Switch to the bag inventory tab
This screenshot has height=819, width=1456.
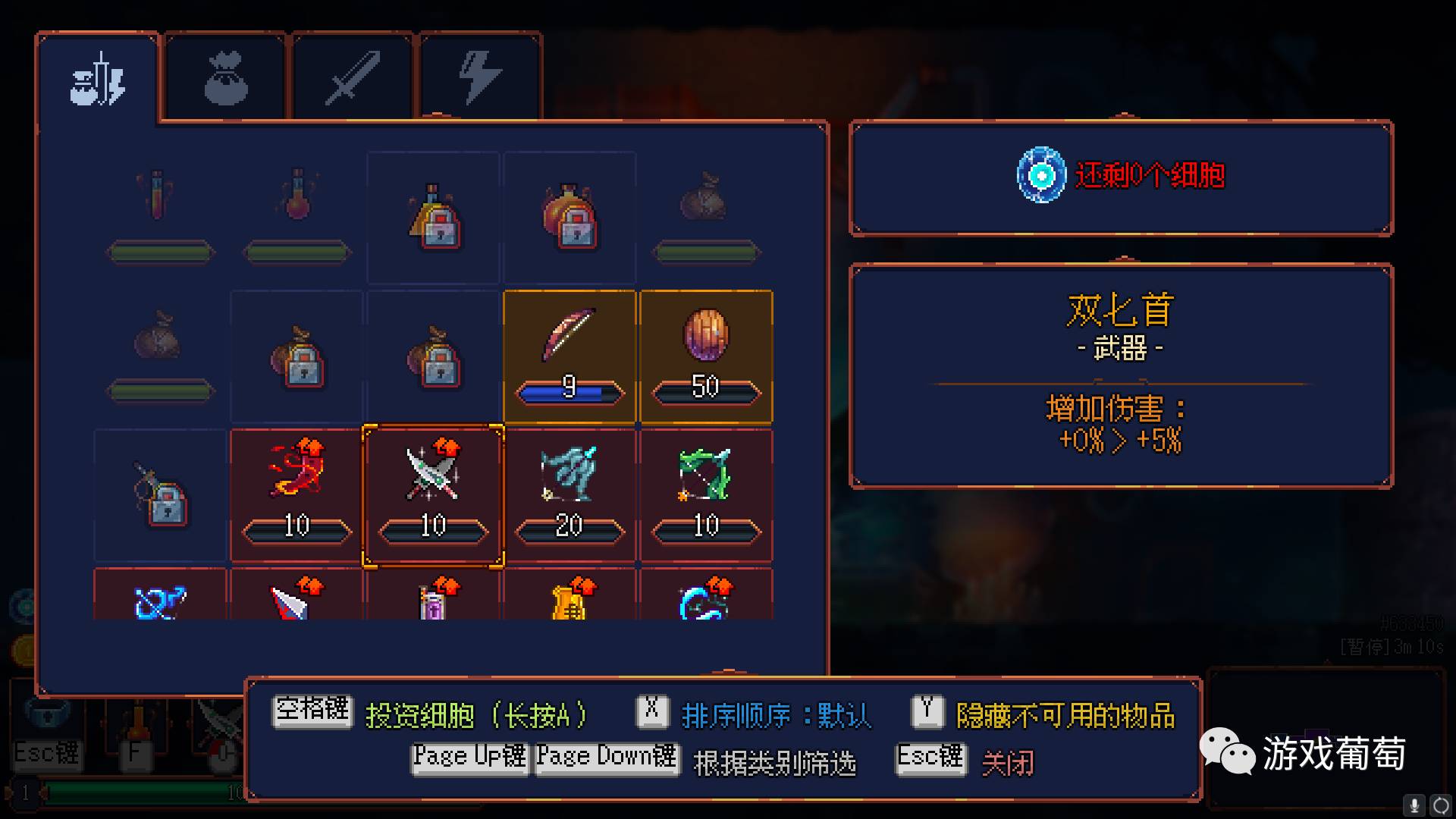[x=224, y=76]
